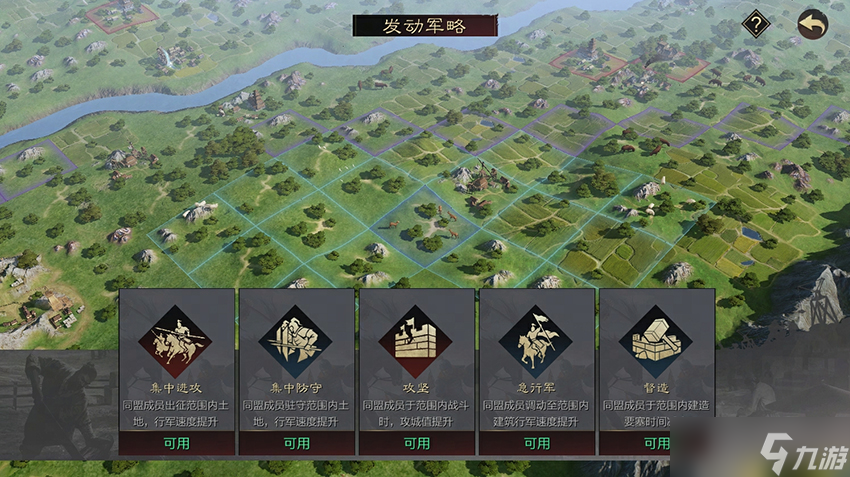Pick the 攻坚 siege strategy card
This screenshot has height=477, width=850.
pyautogui.click(x=416, y=371)
